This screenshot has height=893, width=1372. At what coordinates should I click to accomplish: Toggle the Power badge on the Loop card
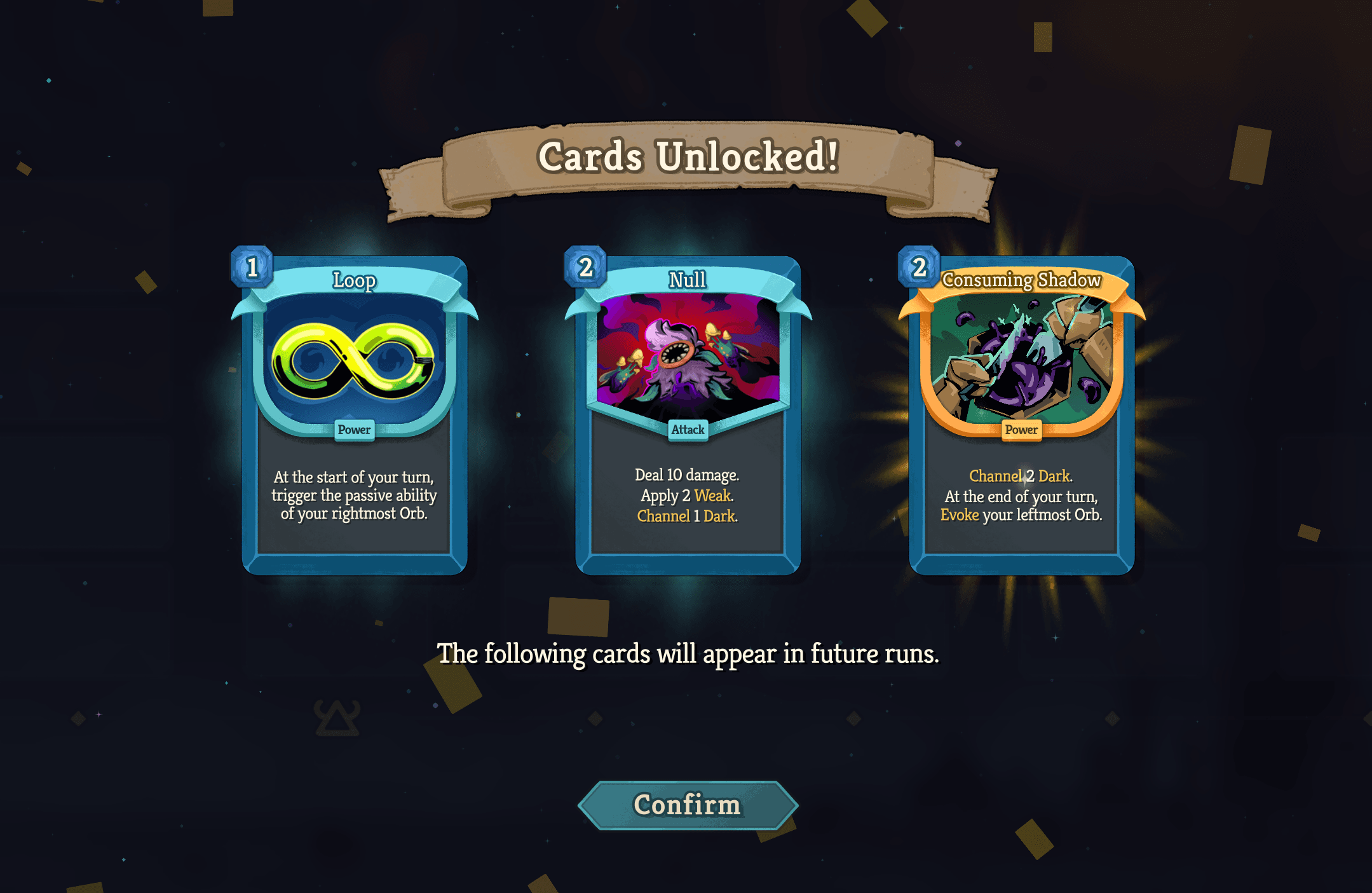[353, 430]
